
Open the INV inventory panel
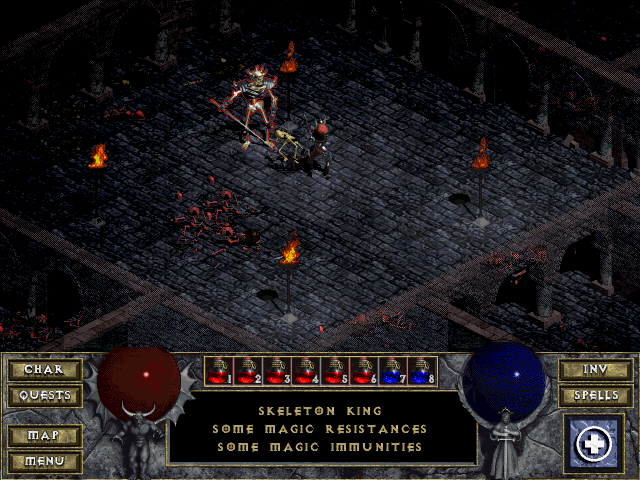click(x=594, y=370)
